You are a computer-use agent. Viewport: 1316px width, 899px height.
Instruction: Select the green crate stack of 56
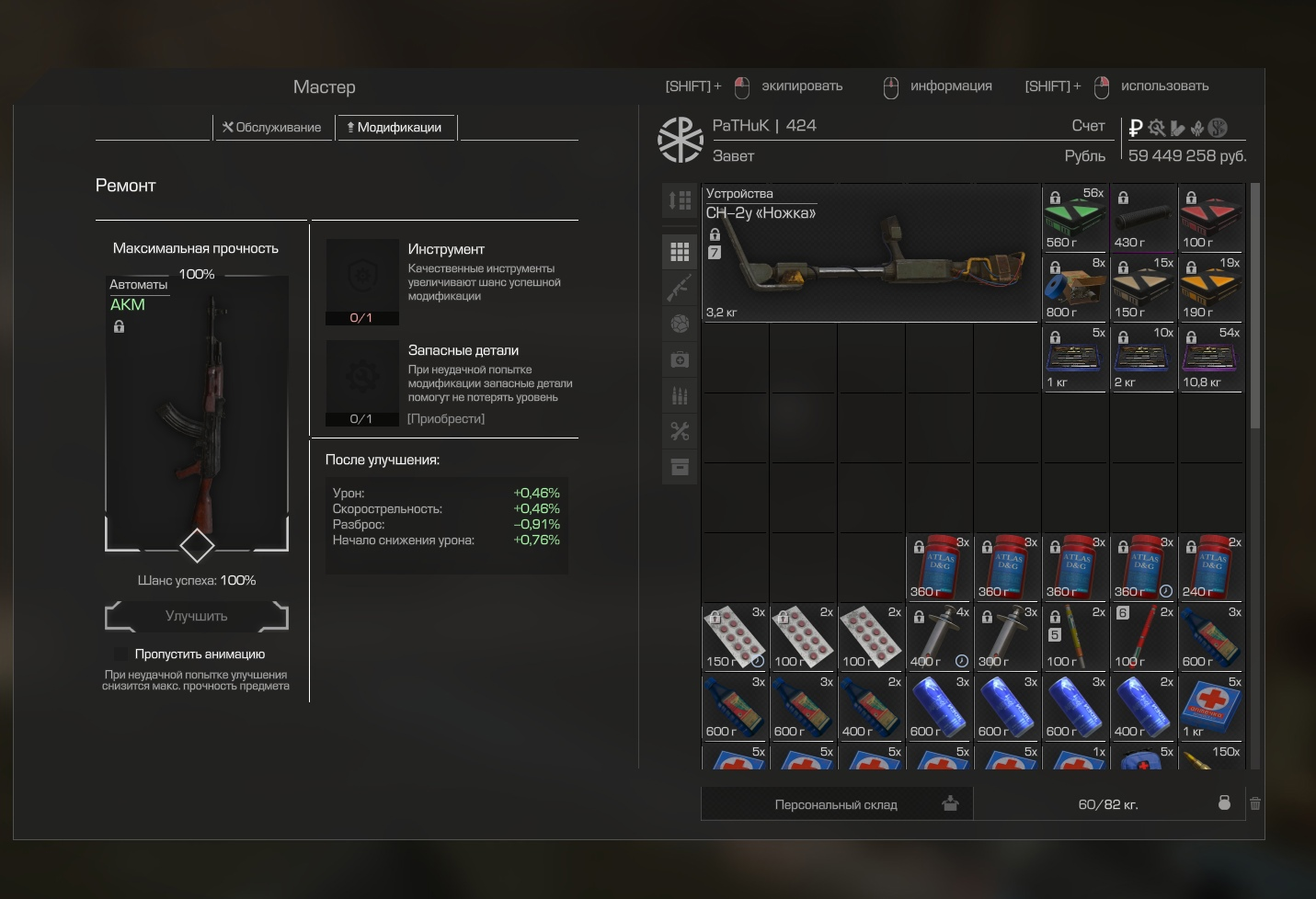tap(1075, 219)
